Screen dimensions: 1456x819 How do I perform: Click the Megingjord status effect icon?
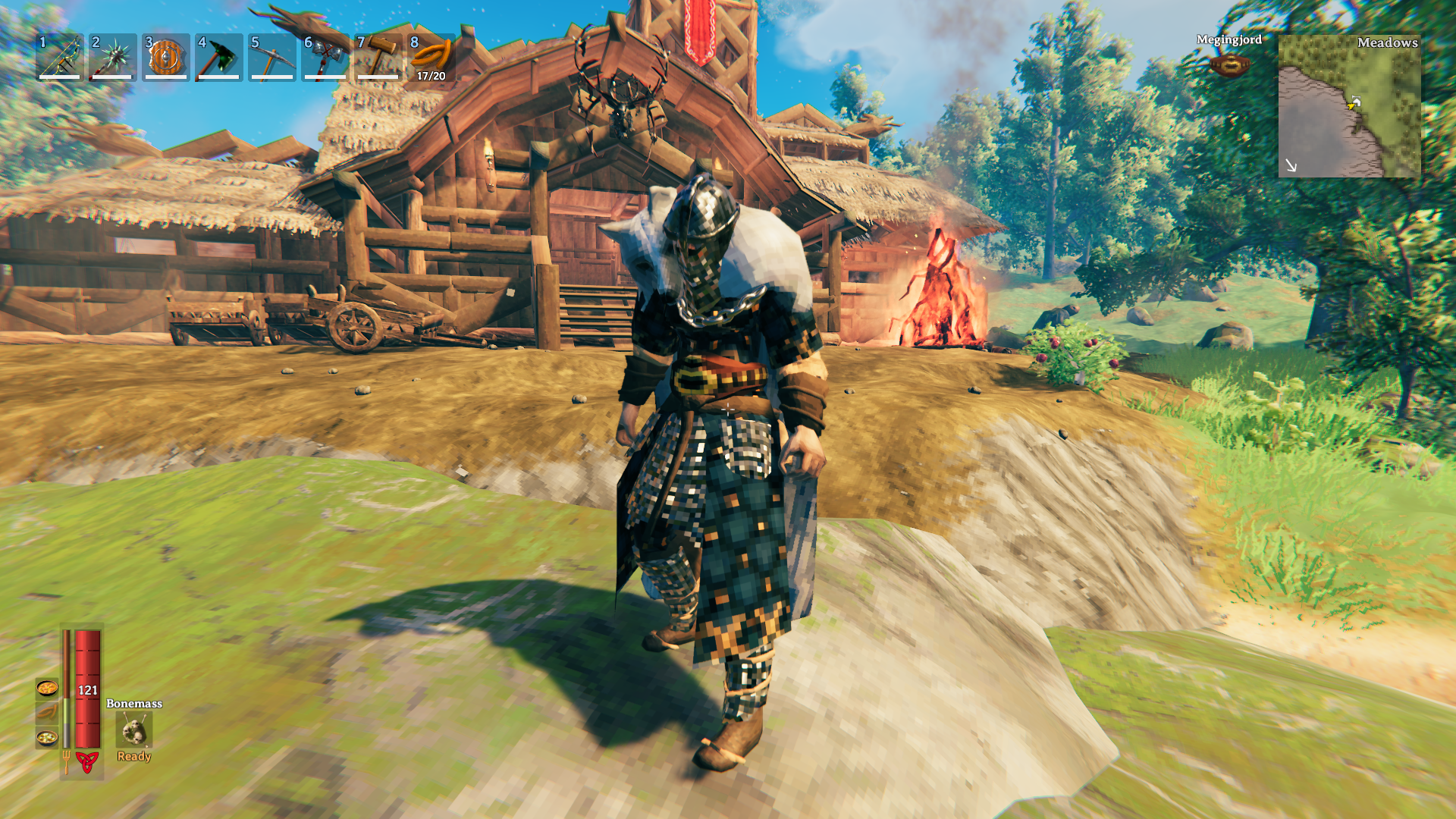pos(1229,65)
